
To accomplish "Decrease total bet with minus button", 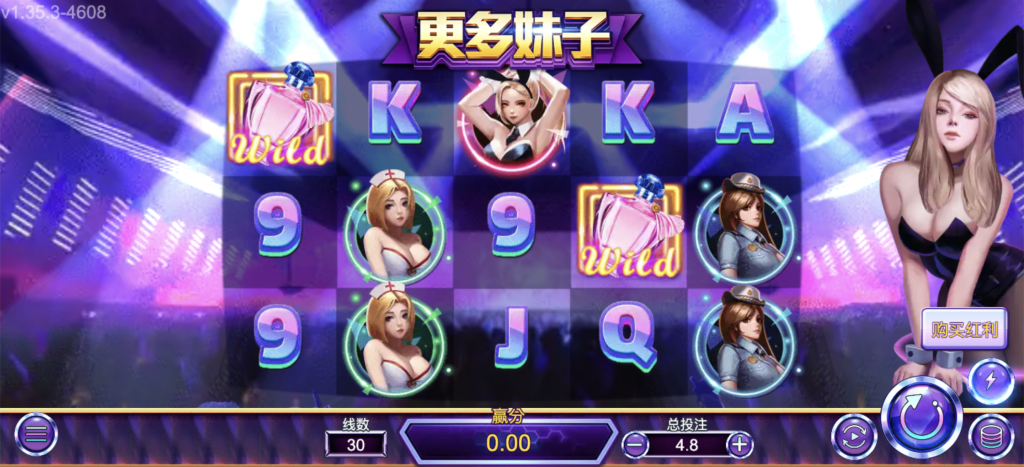I will tap(636, 443).
